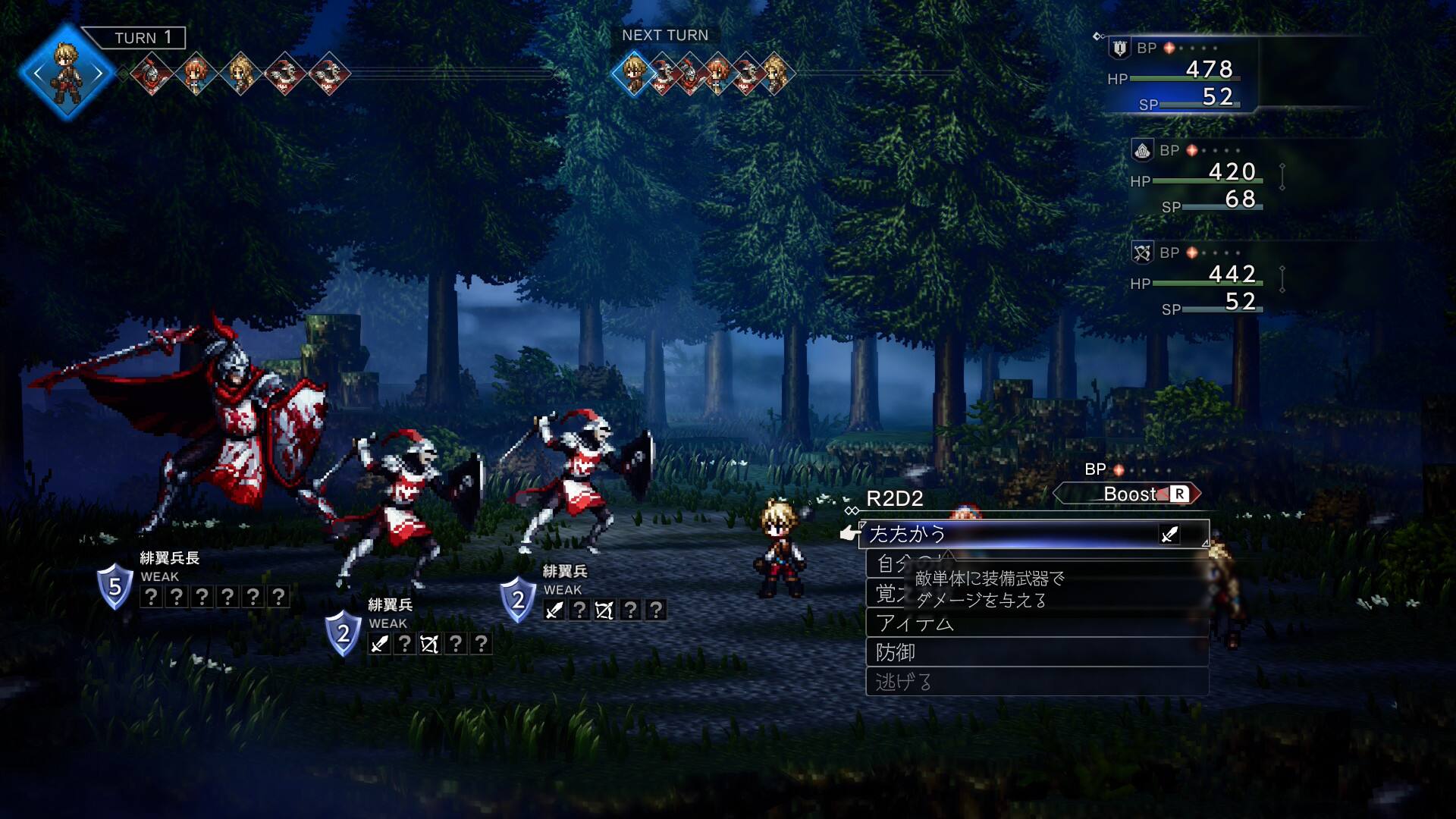Open the partially hidden 自分 skills entry
This screenshot has height=819, width=1456.
point(886,563)
